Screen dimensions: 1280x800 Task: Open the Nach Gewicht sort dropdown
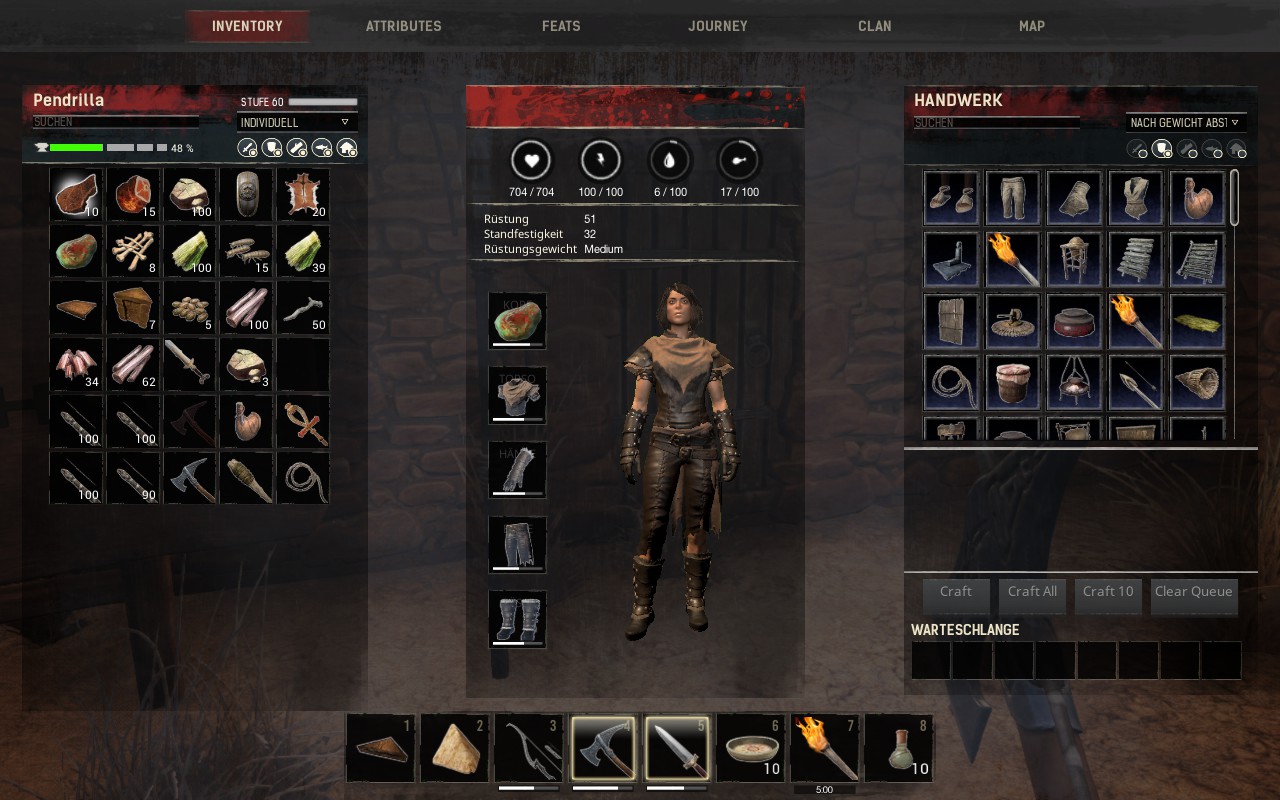(x=1185, y=122)
